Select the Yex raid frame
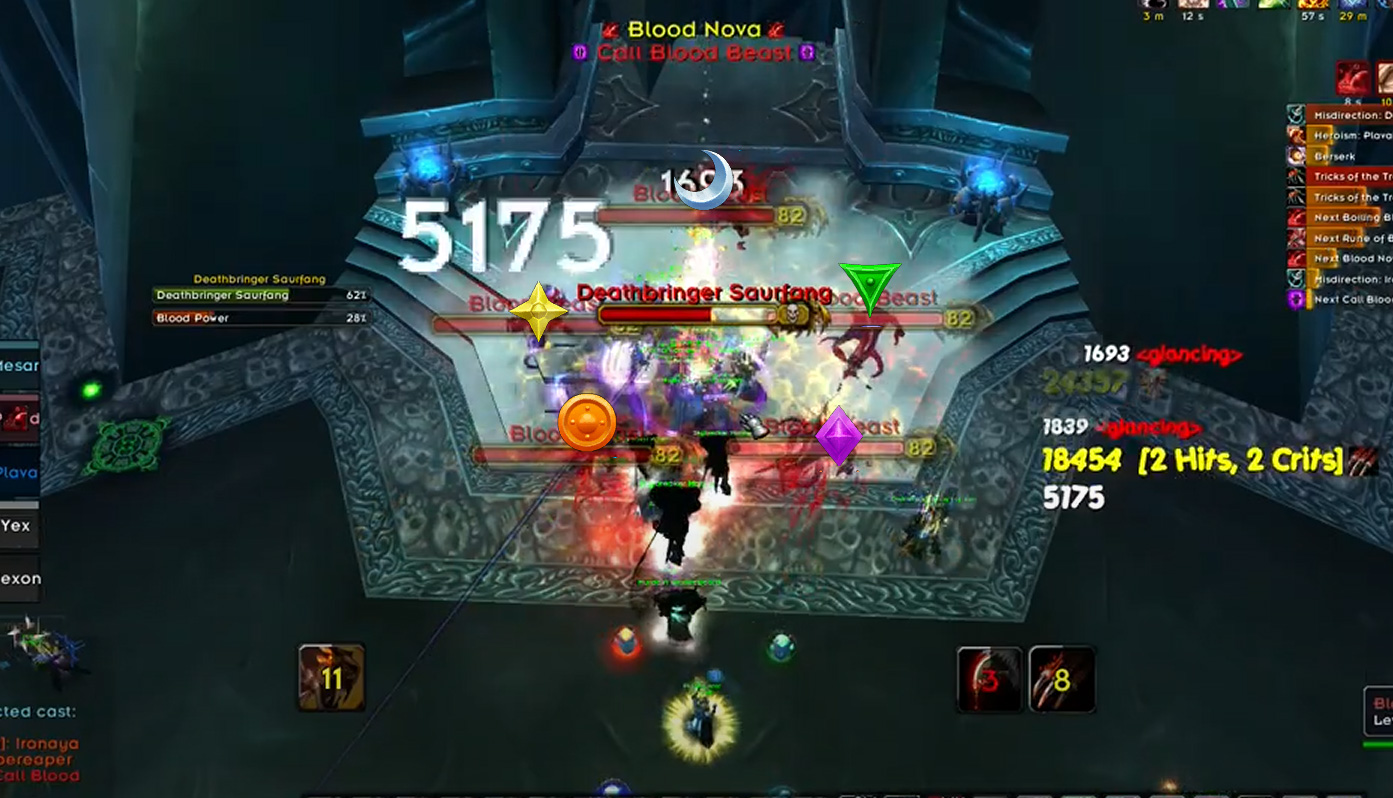 click(x=18, y=526)
